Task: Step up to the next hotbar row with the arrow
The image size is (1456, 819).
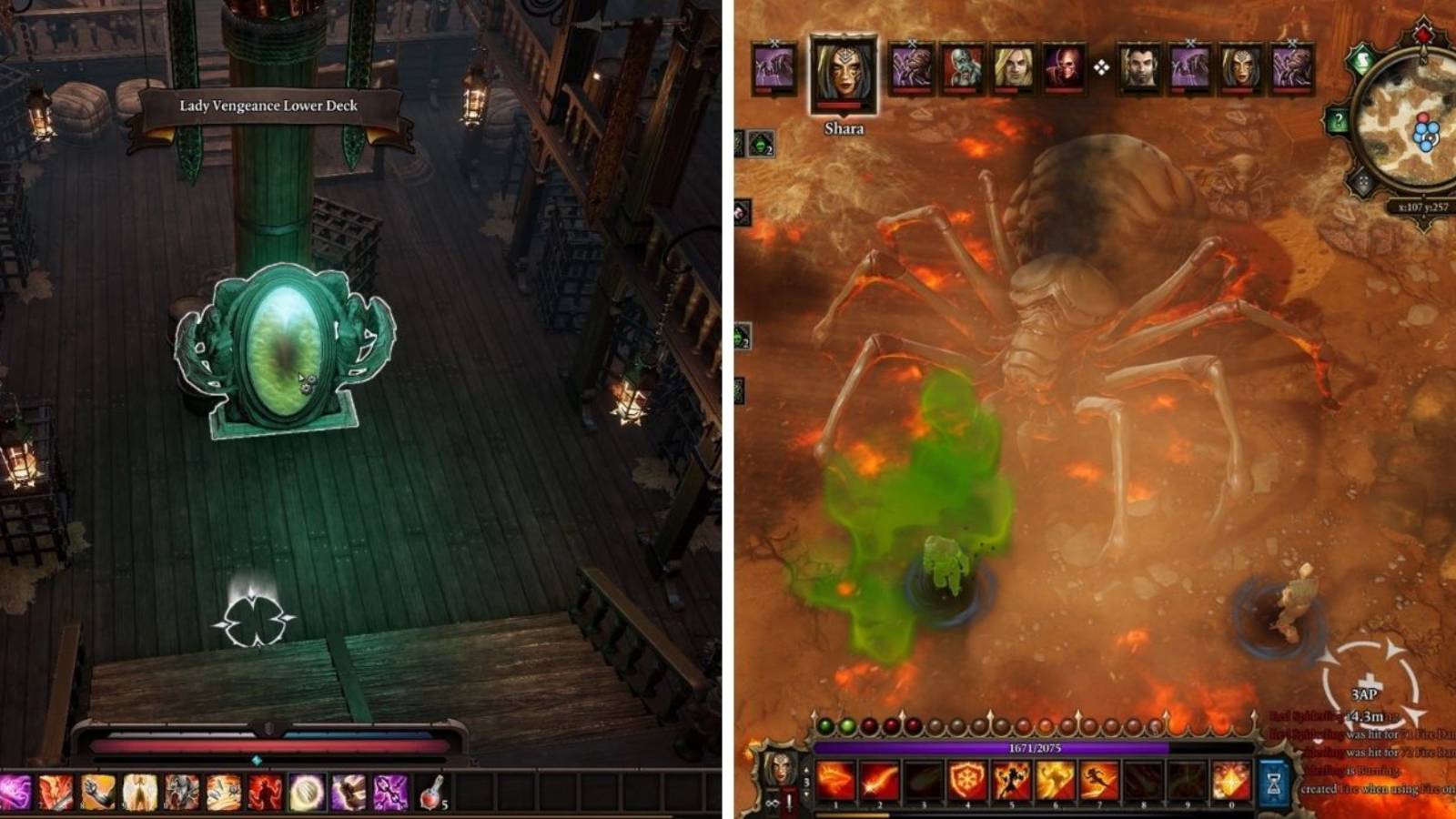Action: 805,768
